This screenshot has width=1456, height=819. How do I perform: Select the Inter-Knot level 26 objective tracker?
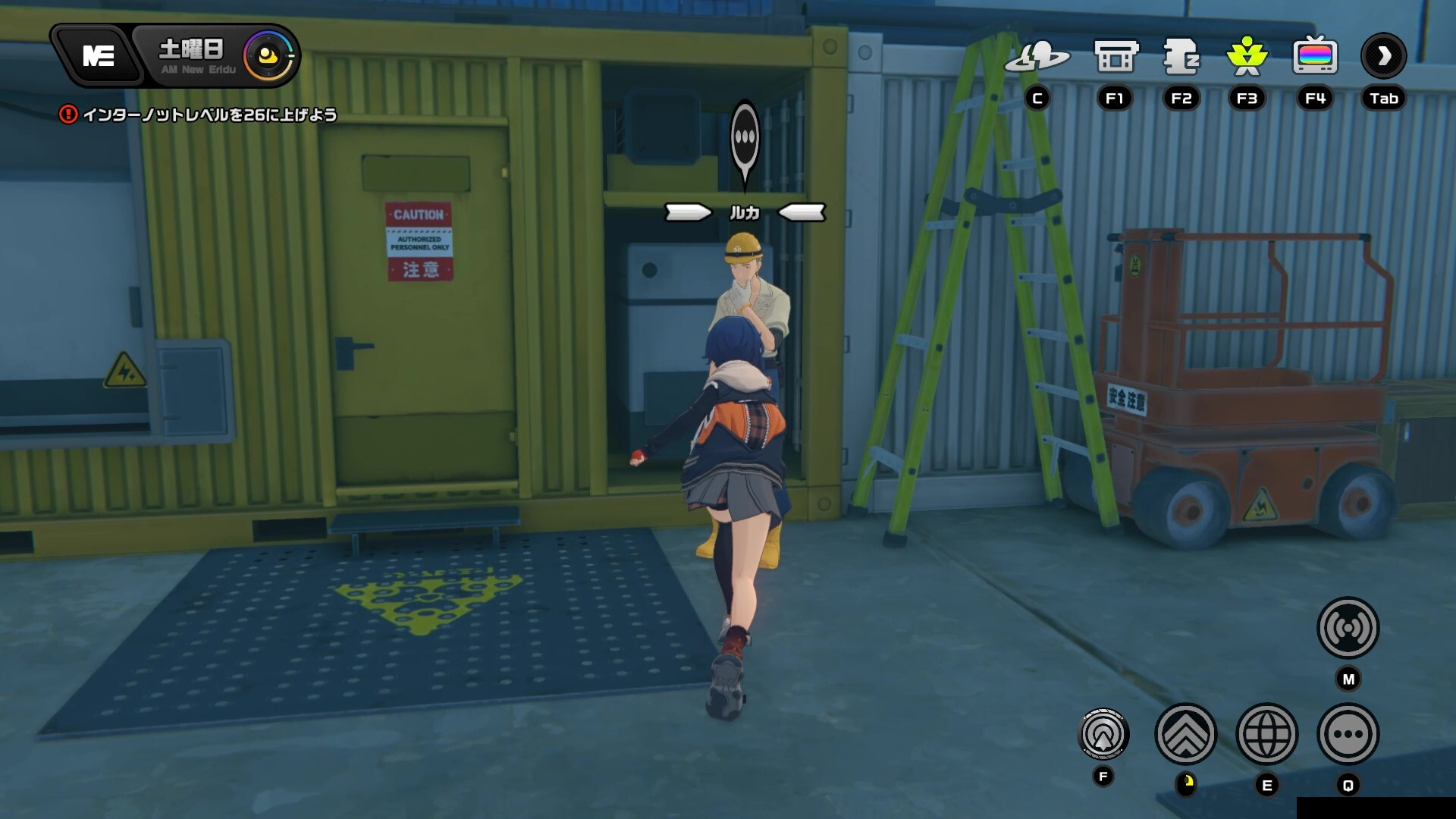pos(199,115)
